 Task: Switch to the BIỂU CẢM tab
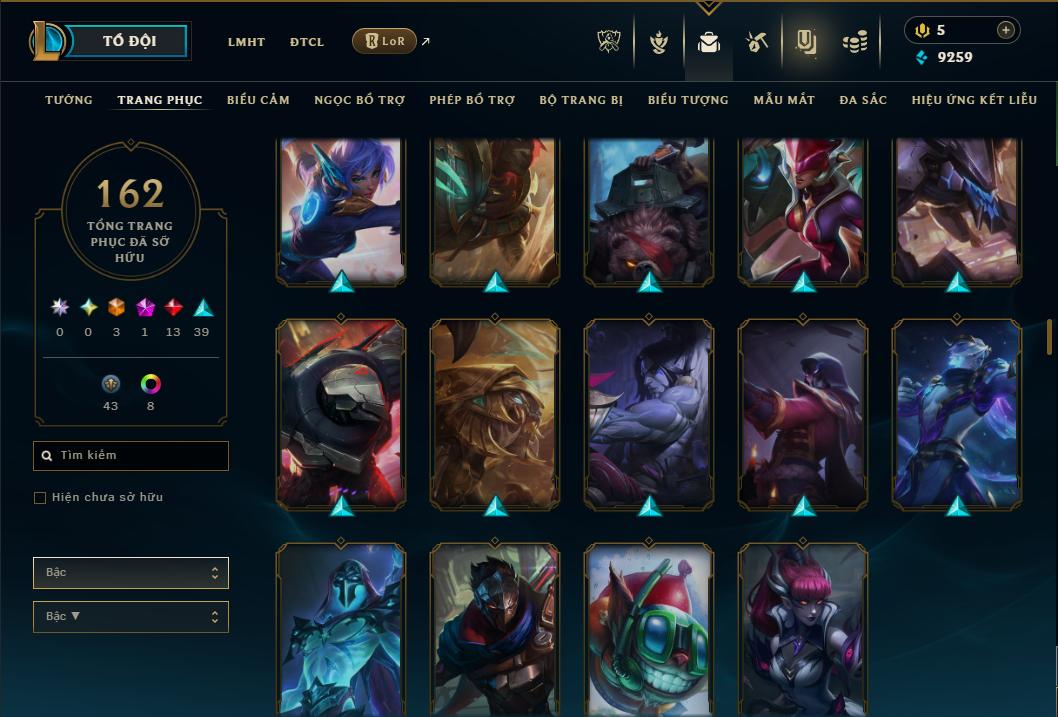(x=258, y=100)
